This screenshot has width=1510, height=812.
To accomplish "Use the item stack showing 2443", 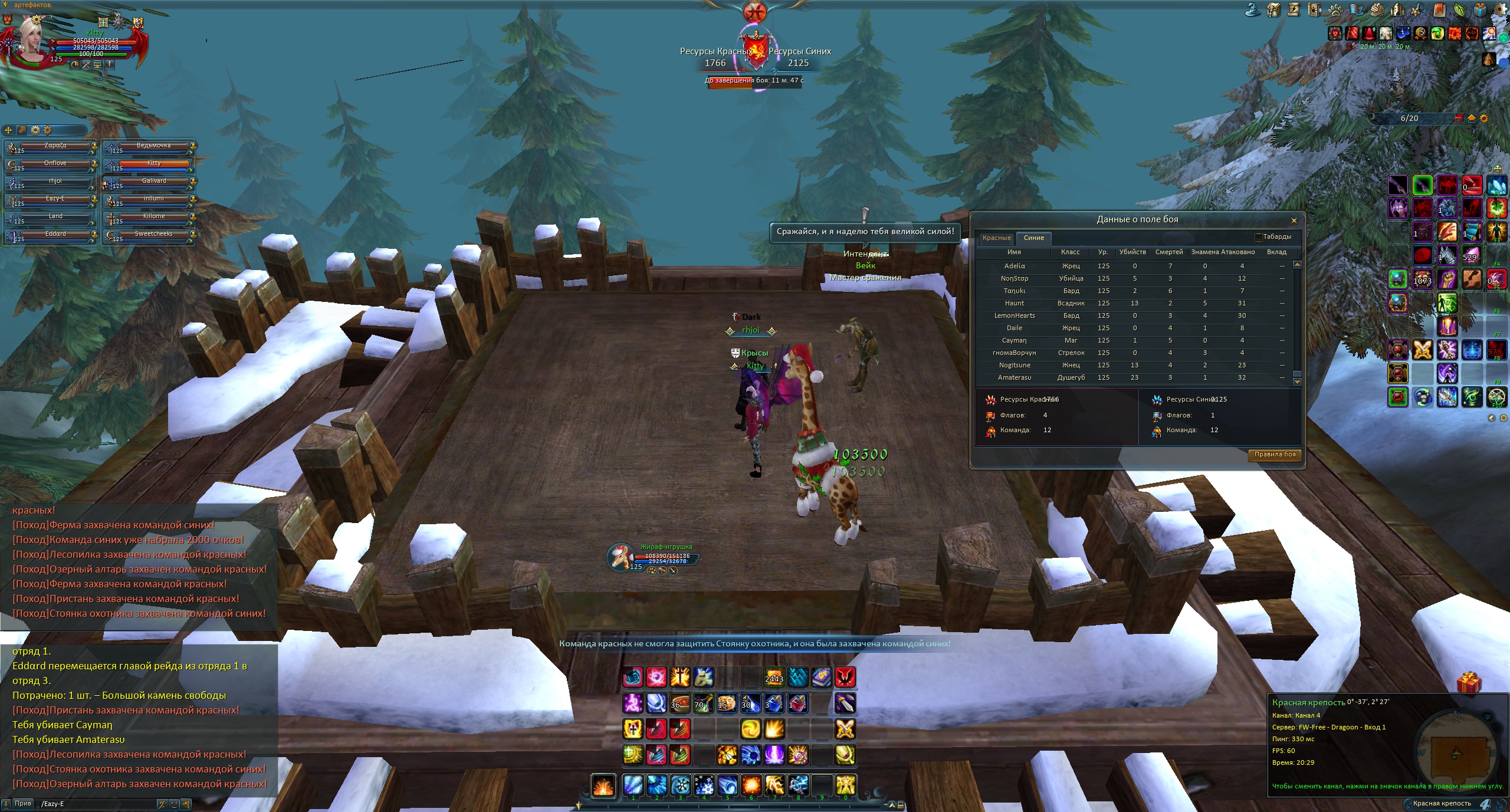I will [774, 677].
